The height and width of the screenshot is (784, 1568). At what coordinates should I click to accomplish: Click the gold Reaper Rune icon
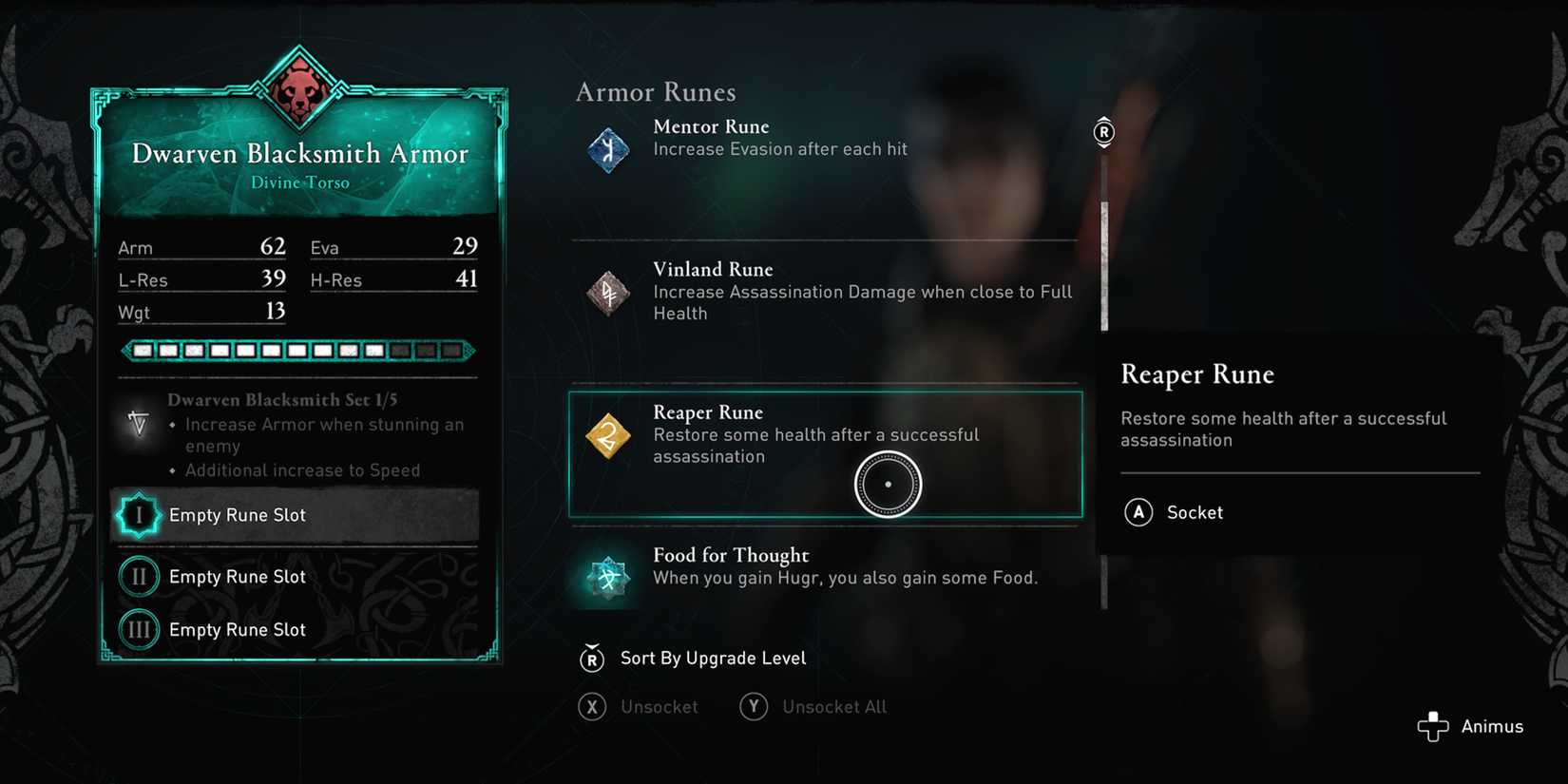coord(606,436)
